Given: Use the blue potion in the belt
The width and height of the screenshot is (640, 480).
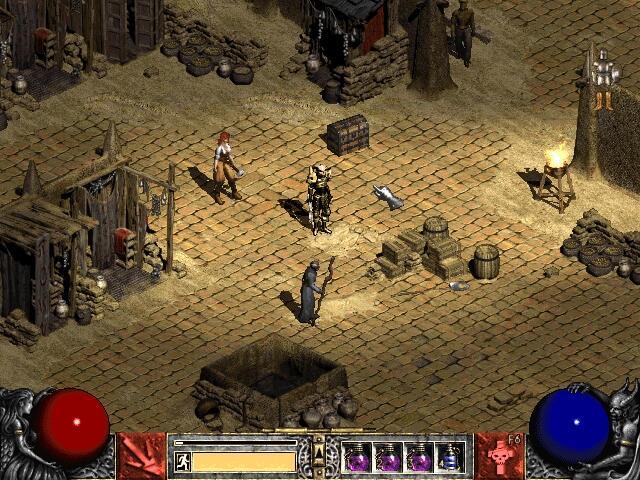Looking at the screenshot, I should 451,457.
